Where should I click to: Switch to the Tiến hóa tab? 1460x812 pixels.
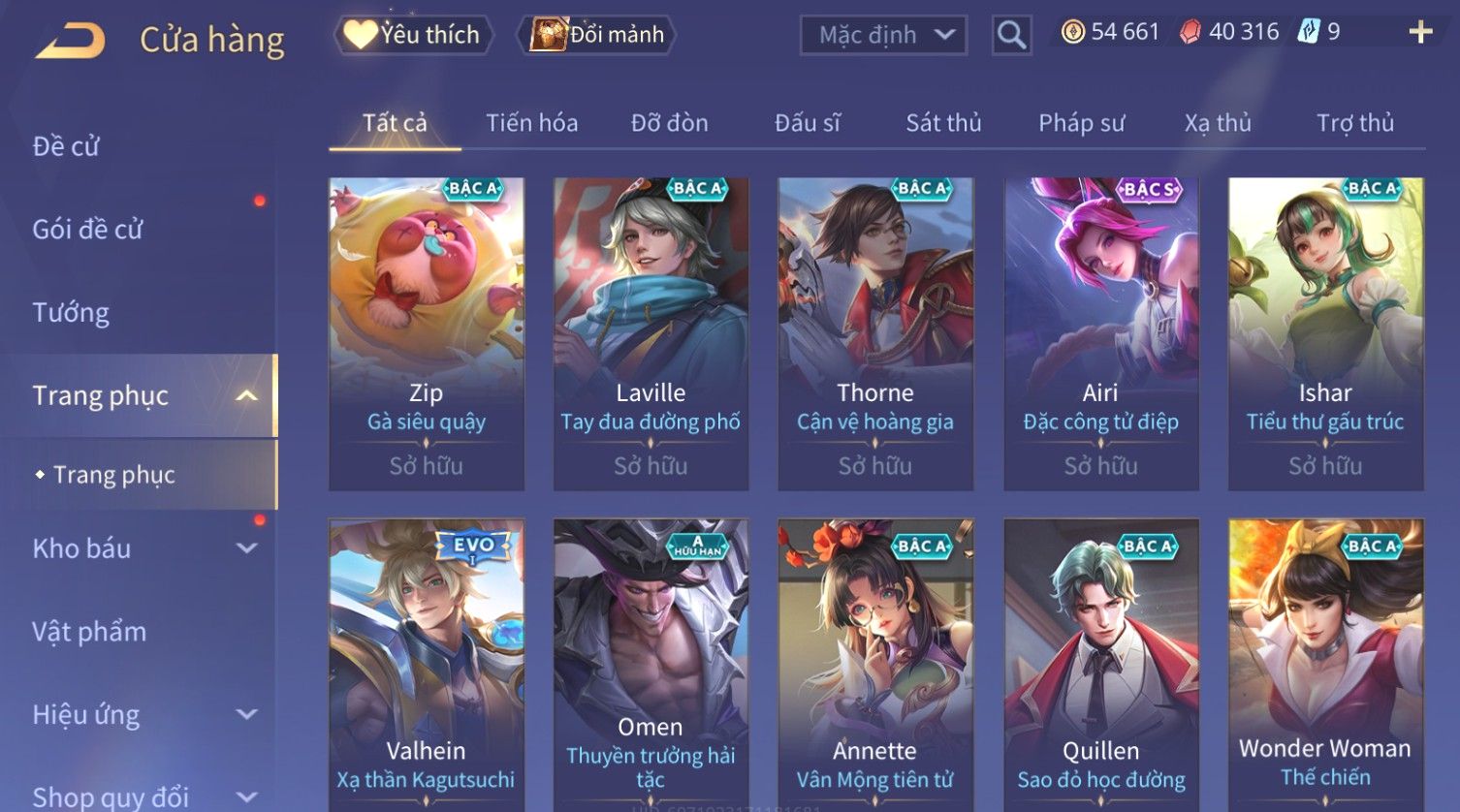click(x=531, y=123)
